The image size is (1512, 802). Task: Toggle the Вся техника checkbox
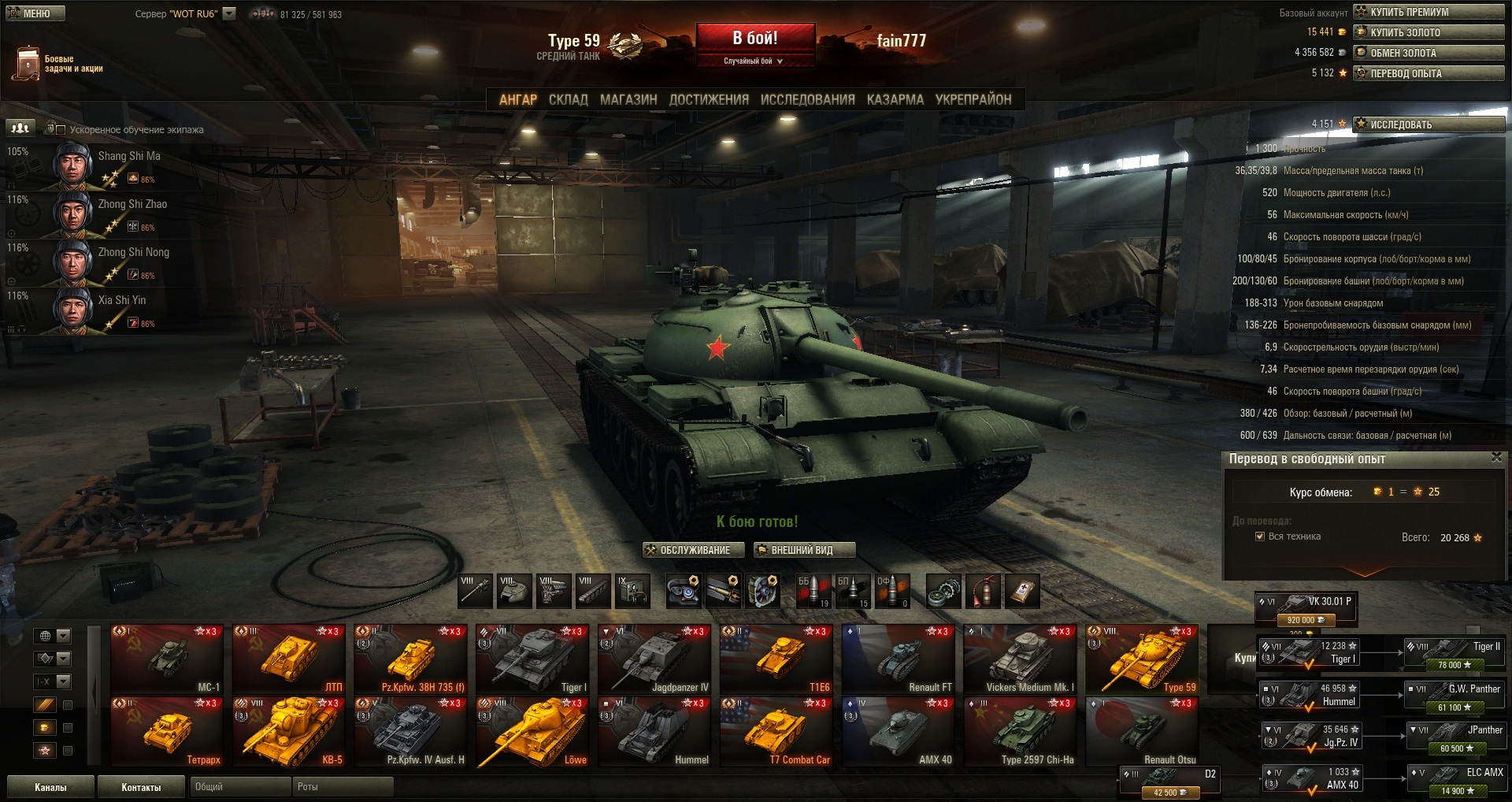(1260, 537)
